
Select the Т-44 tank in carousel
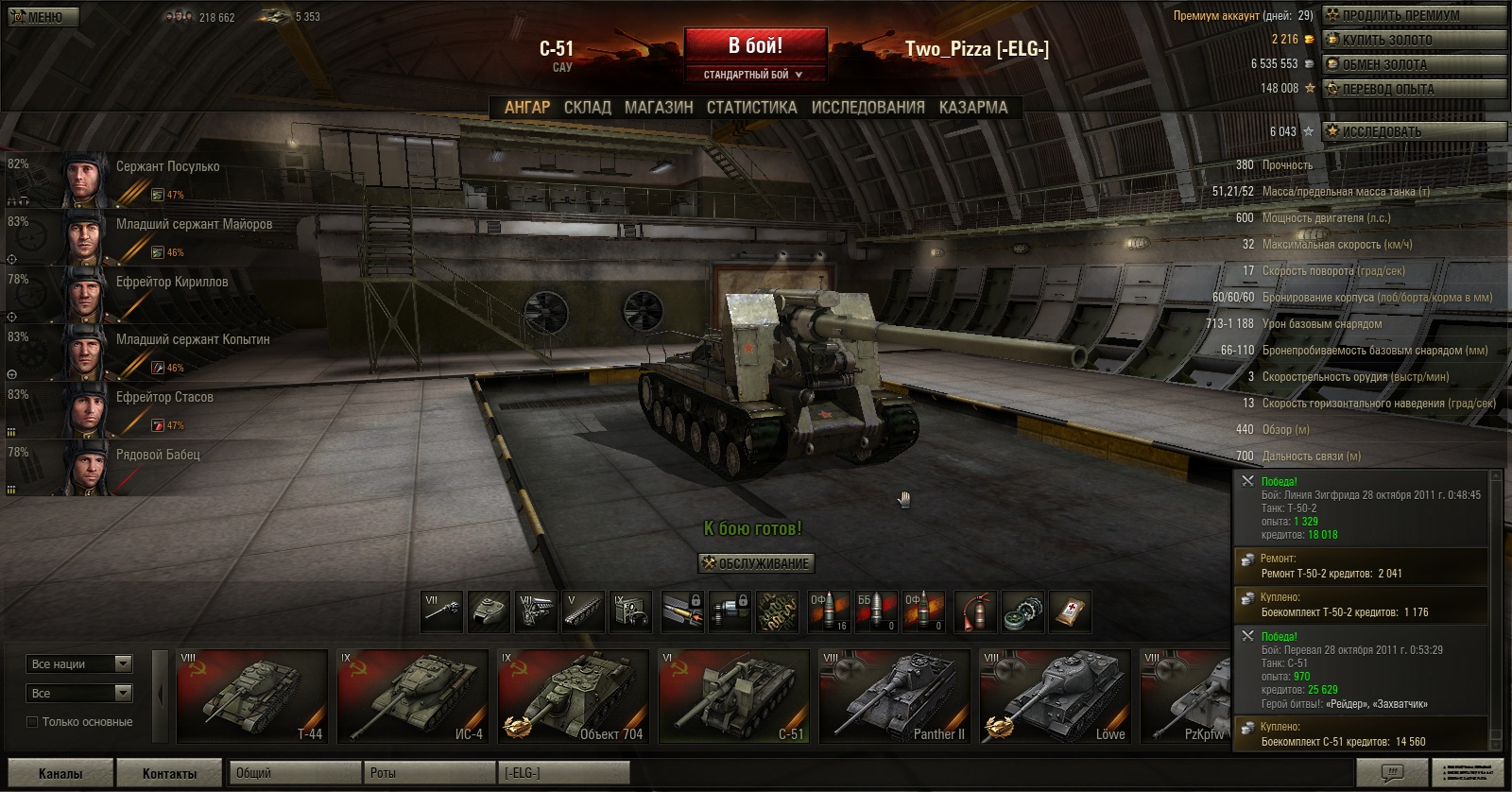tap(252, 696)
